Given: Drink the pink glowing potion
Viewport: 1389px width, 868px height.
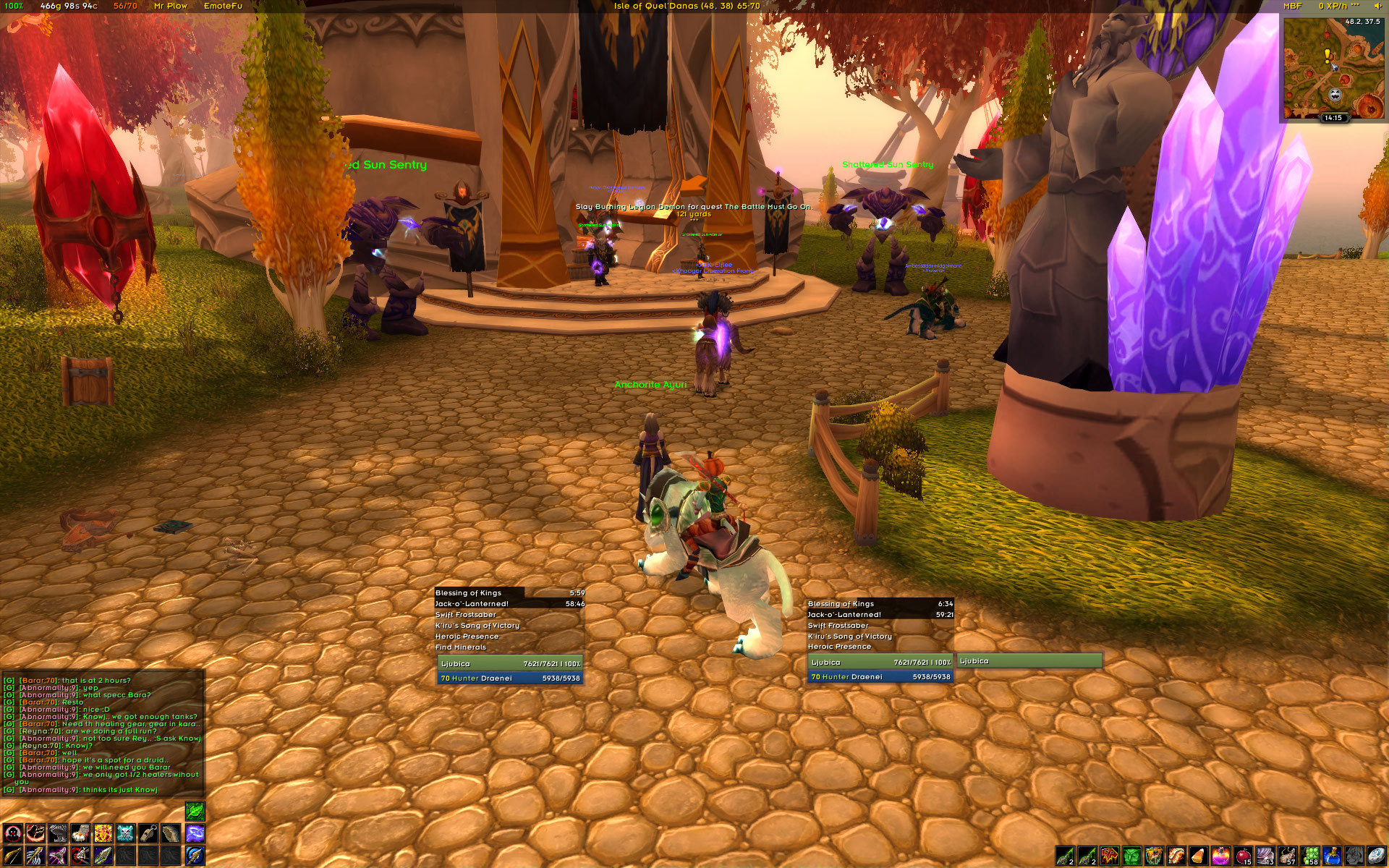Looking at the screenshot, I should point(1221,856).
